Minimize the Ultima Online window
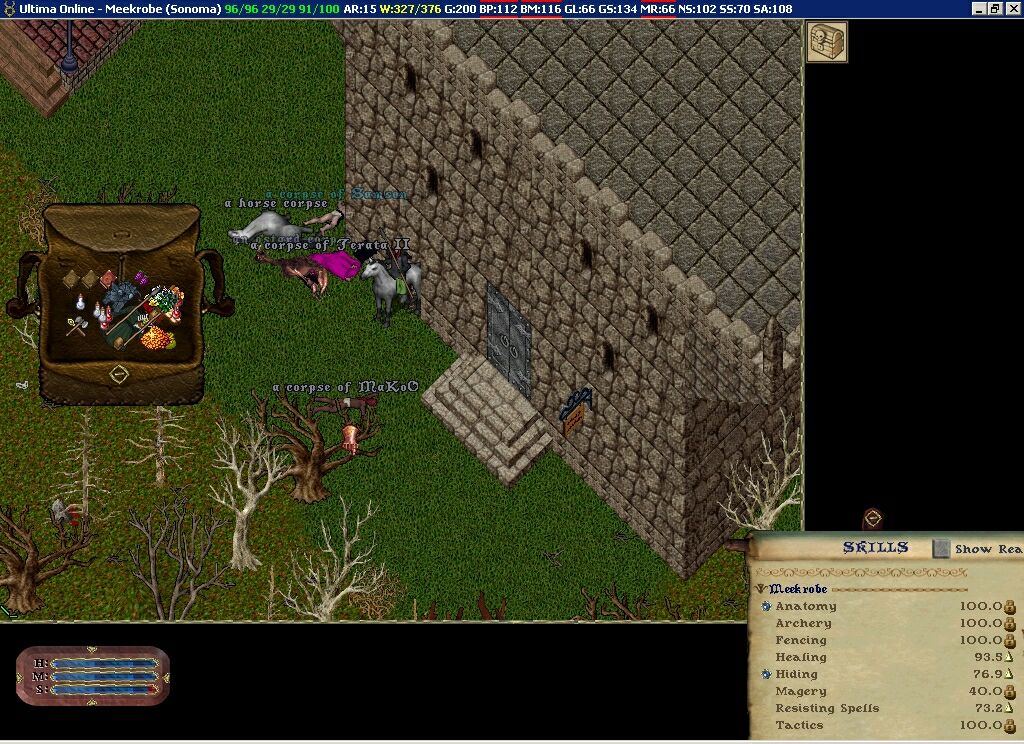This screenshot has height=744, width=1024. [x=979, y=8]
